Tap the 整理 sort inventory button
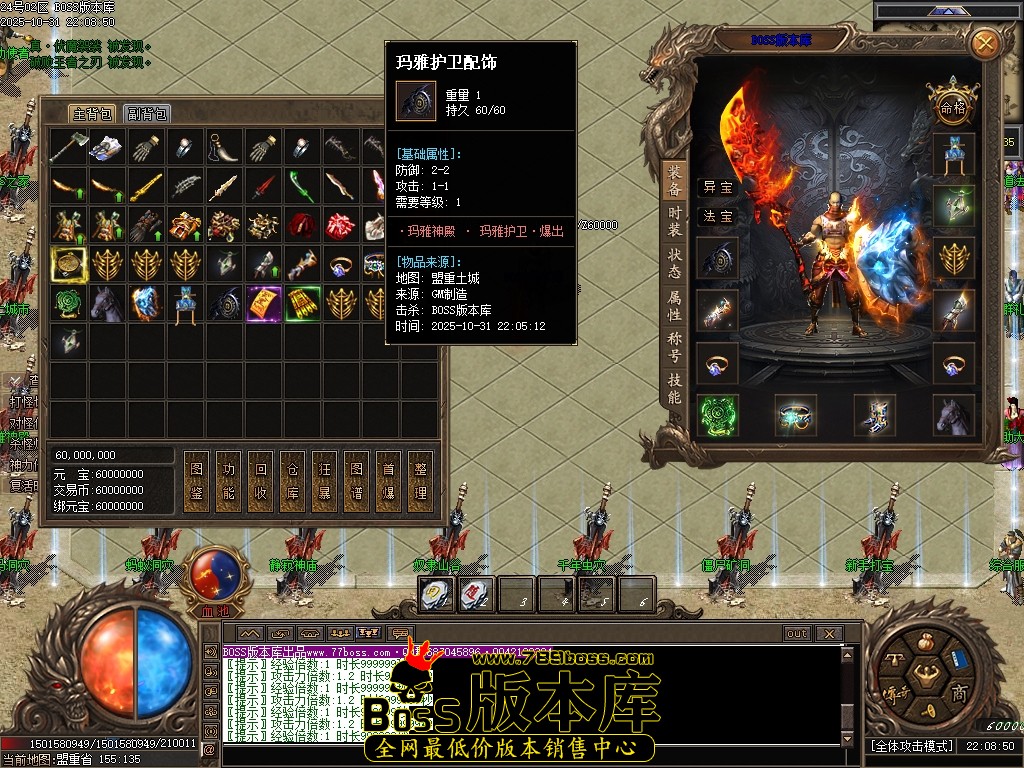1024x768 pixels. (420, 481)
